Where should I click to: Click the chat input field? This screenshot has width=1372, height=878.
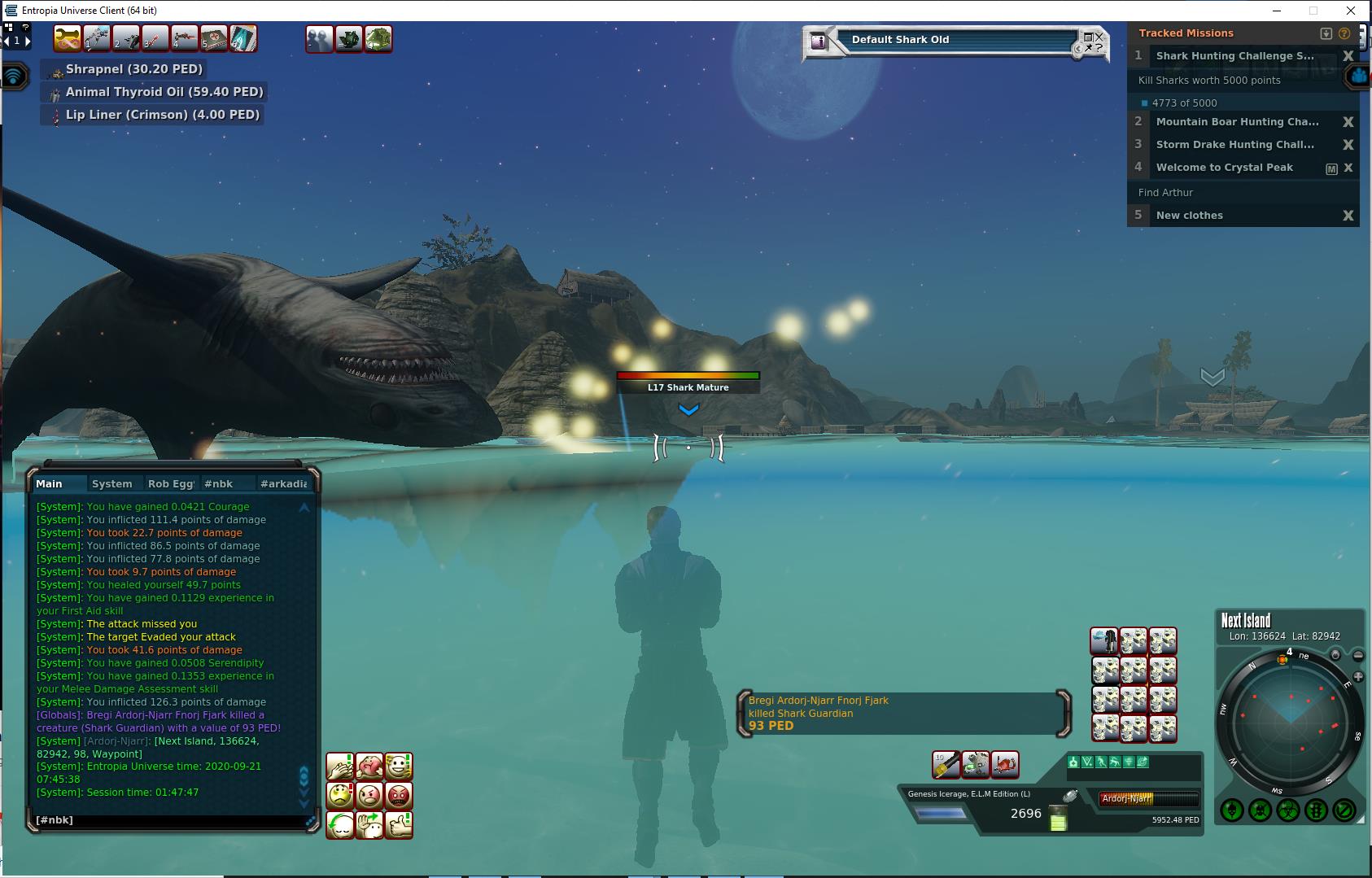coord(167,820)
